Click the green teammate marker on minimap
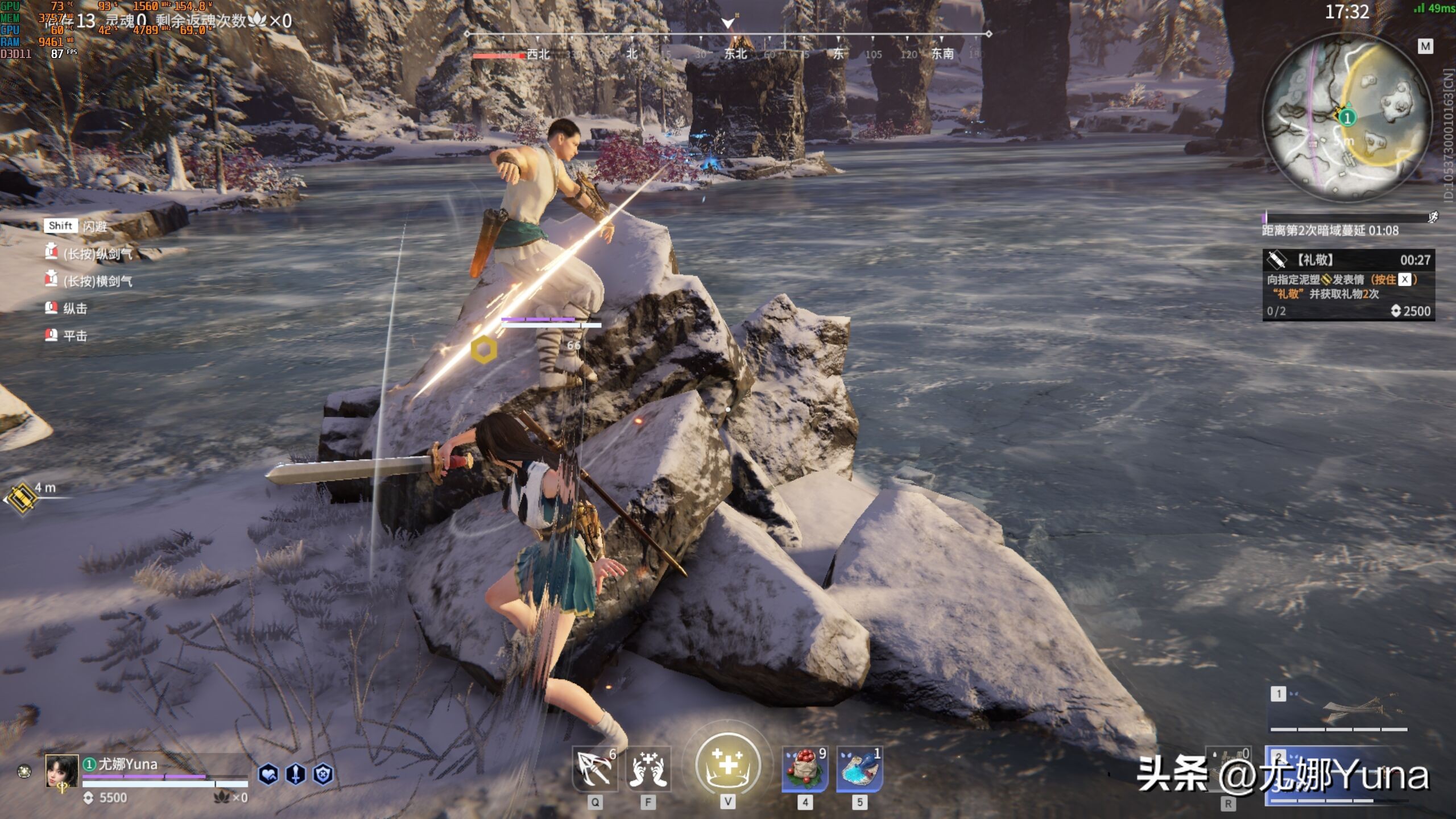This screenshot has height=819, width=1456. (1347, 118)
